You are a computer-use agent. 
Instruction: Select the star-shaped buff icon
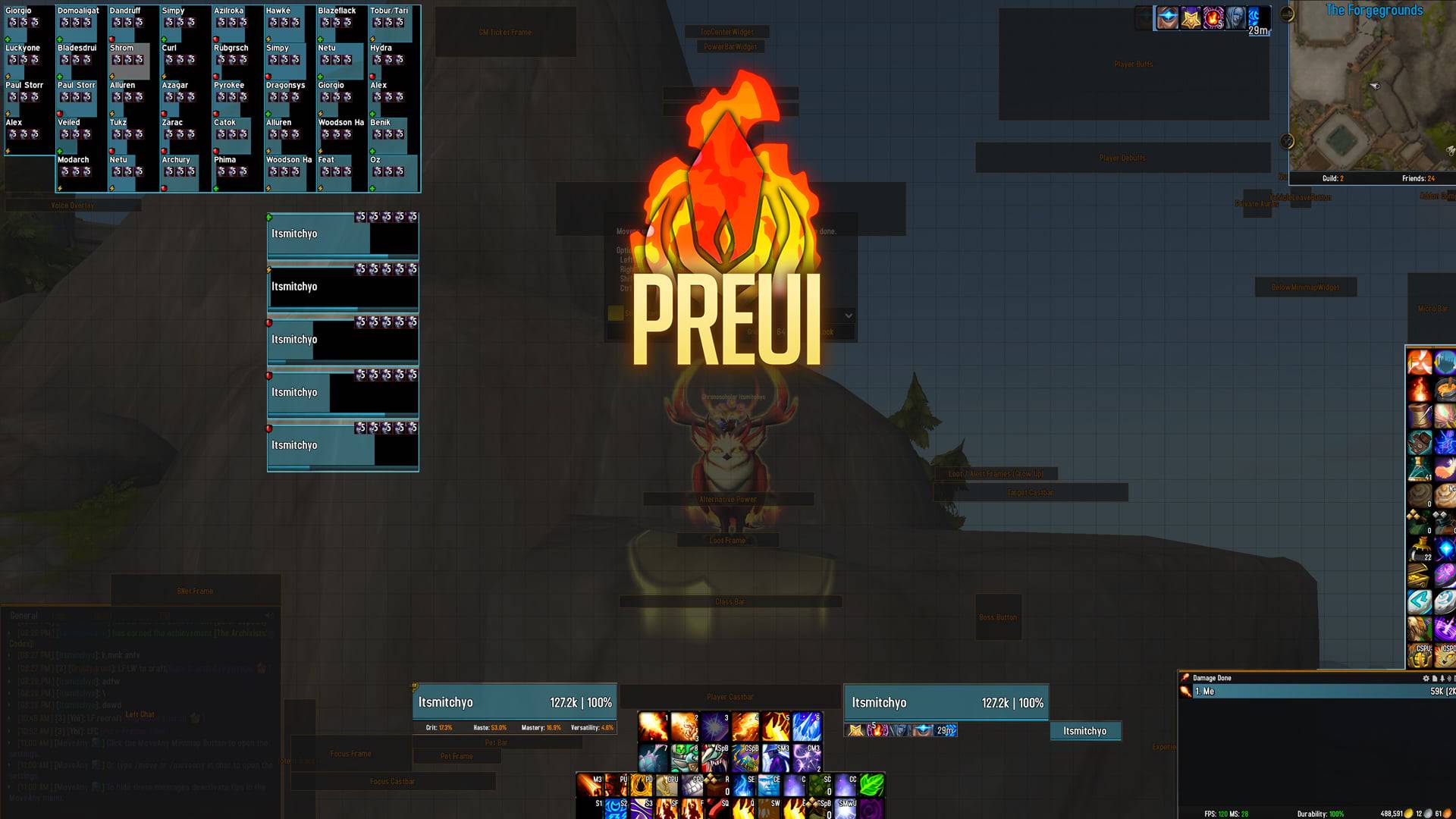pyautogui.click(x=1191, y=18)
